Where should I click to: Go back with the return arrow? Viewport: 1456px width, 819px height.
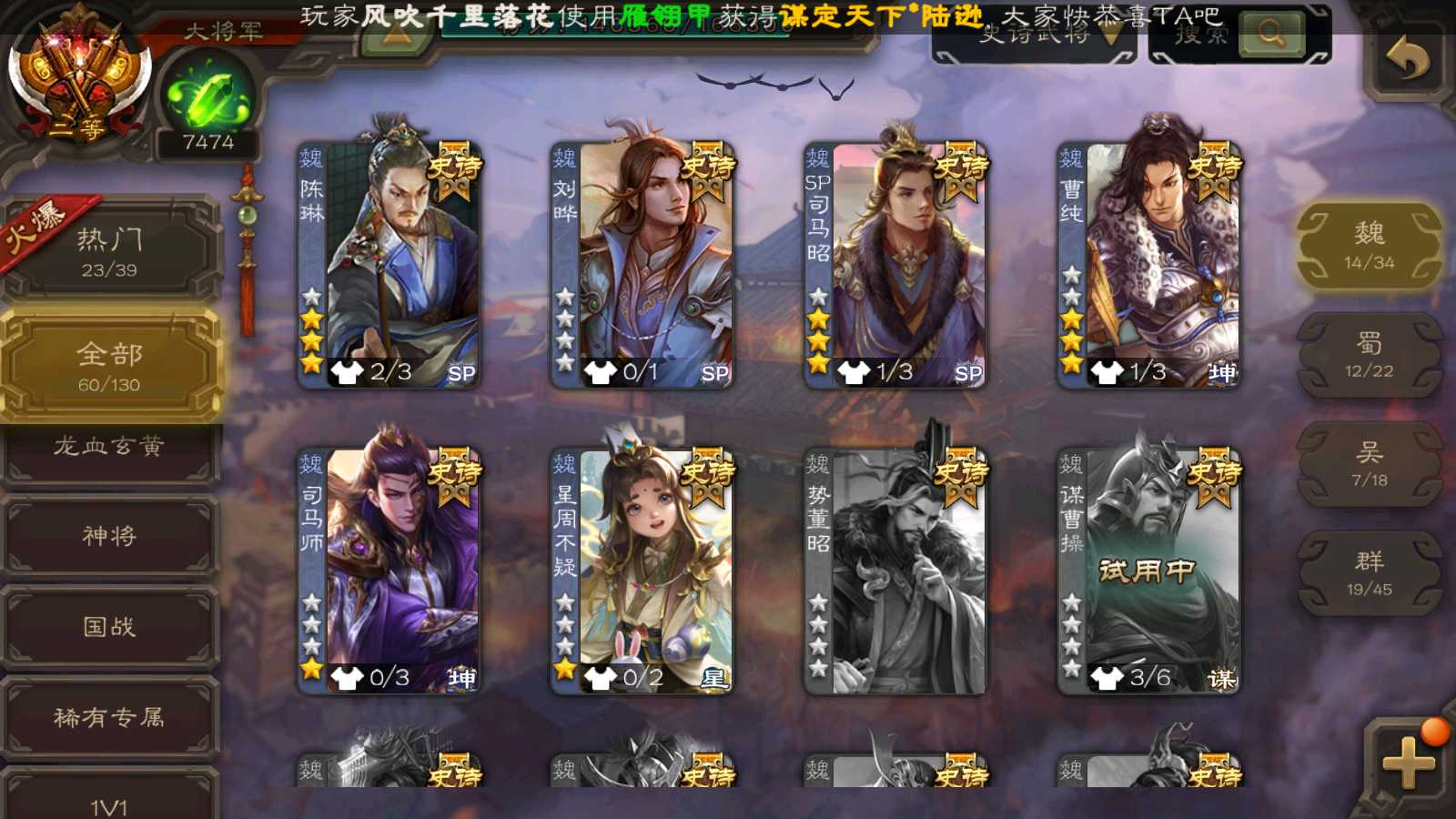(1407, 61)
